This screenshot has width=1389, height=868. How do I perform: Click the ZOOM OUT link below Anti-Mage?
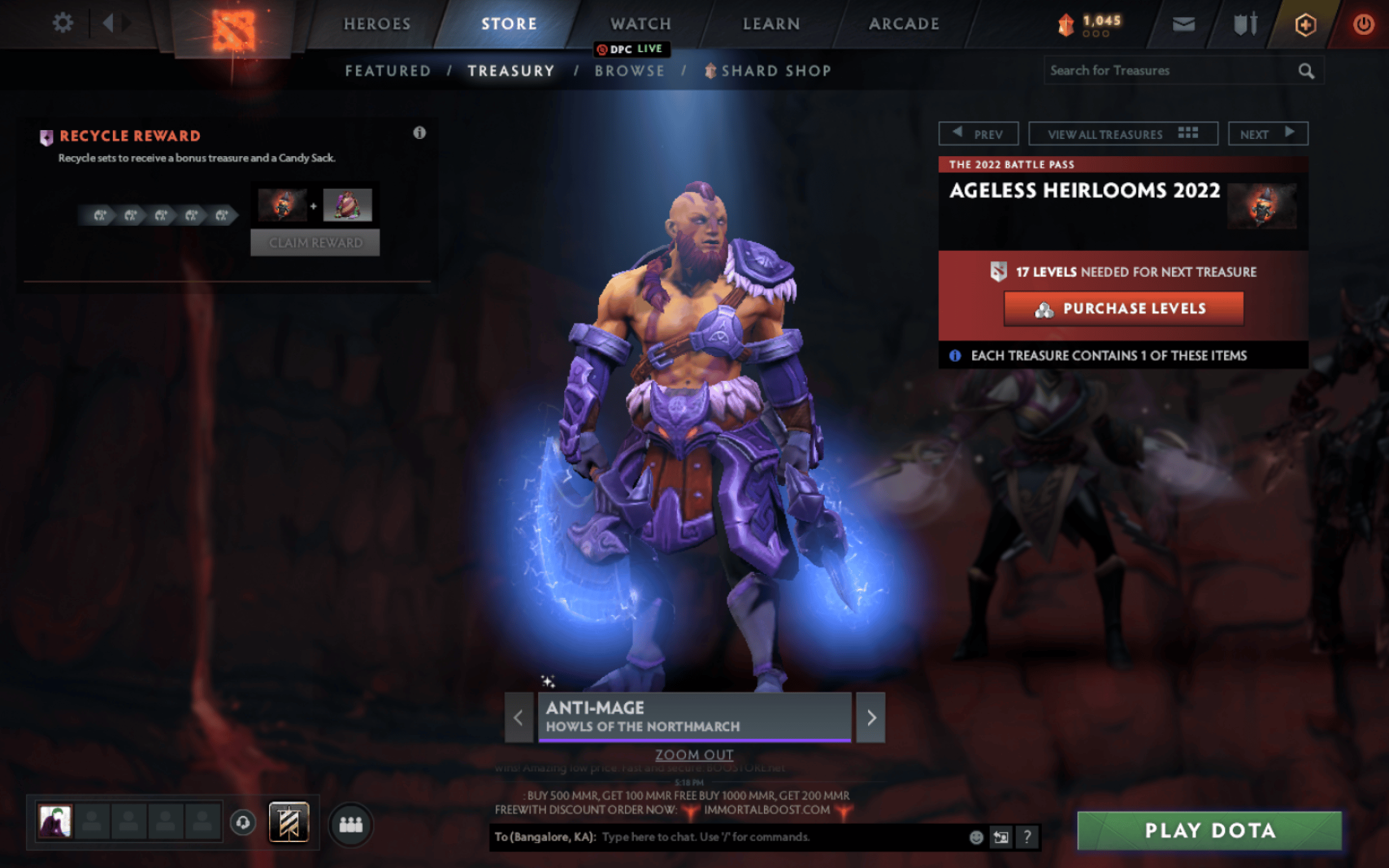pos(694,754)
